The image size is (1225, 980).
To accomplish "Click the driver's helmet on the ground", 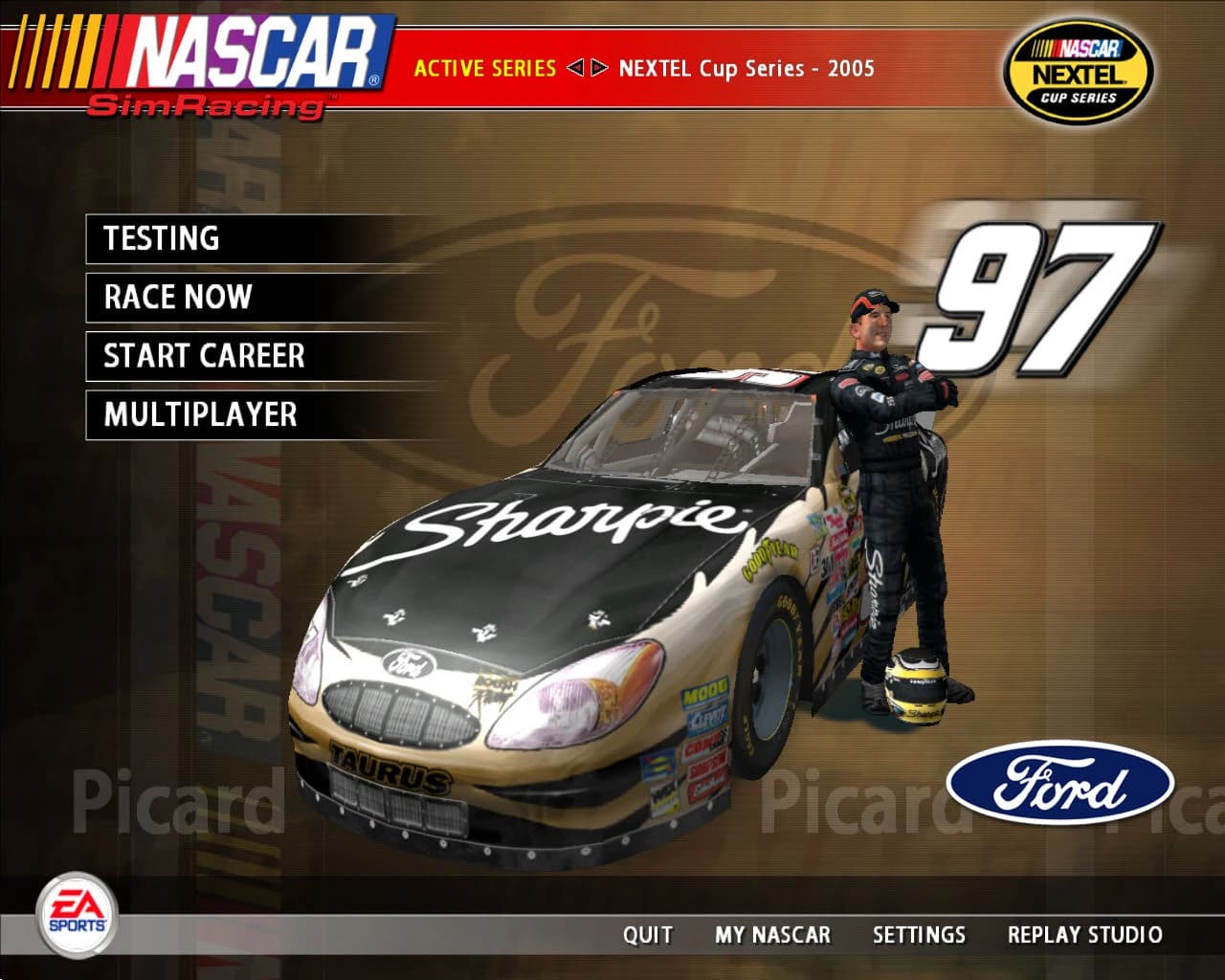I will pos(914,684).
